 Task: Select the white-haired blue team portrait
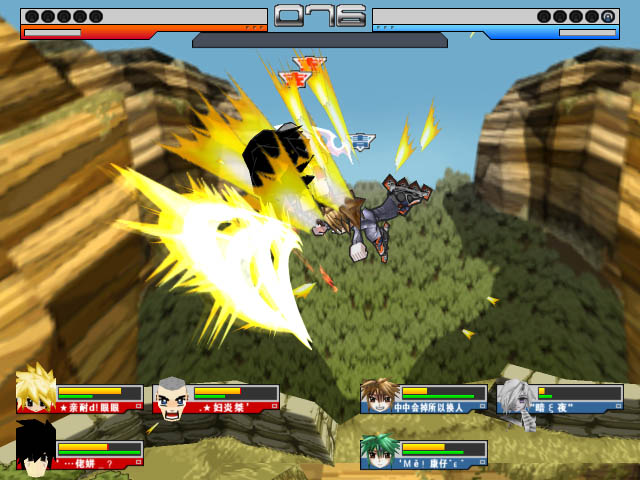coord(515,397)
